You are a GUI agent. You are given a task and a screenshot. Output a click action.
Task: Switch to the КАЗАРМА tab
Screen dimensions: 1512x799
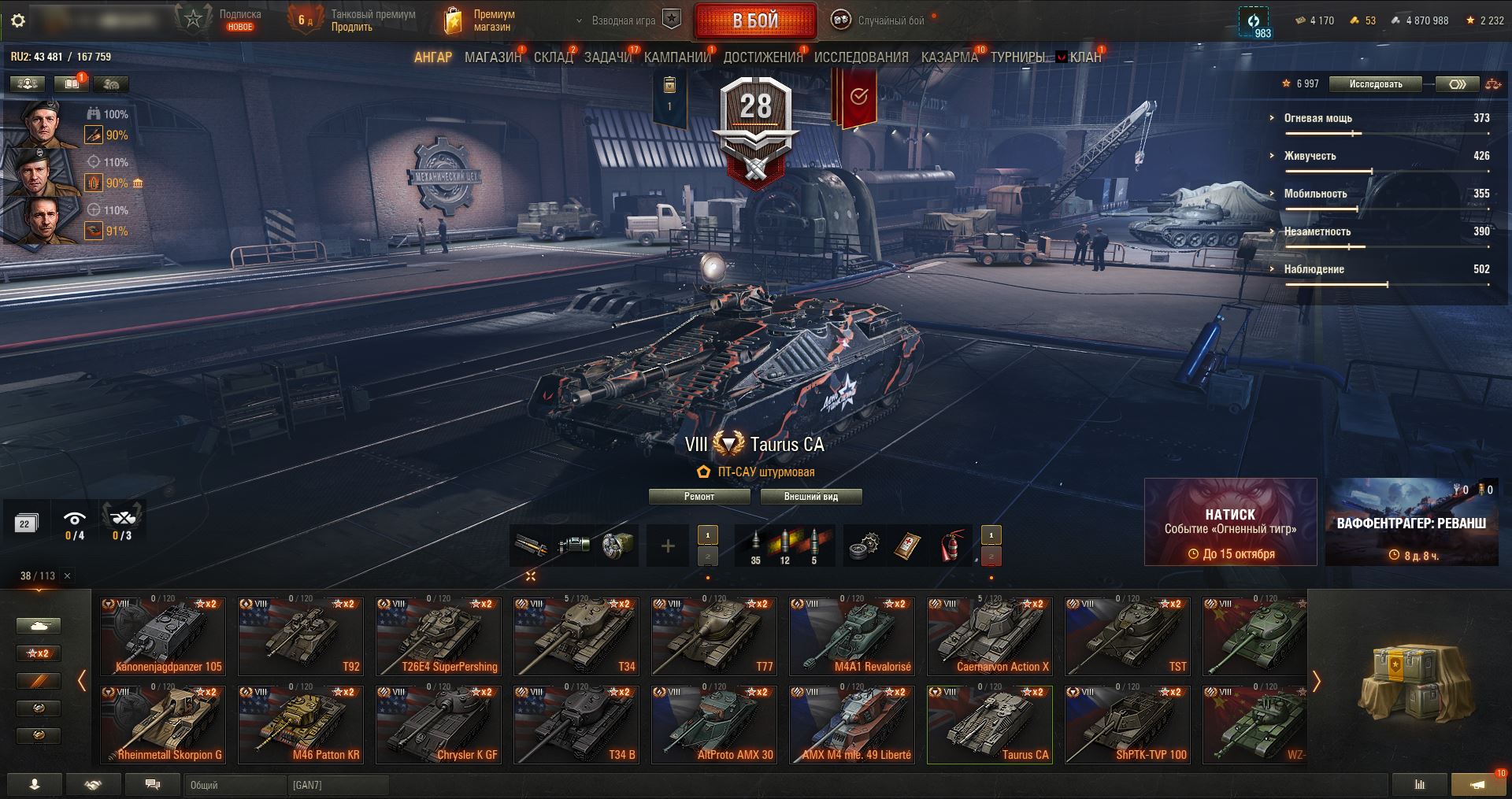click(949, 57)
